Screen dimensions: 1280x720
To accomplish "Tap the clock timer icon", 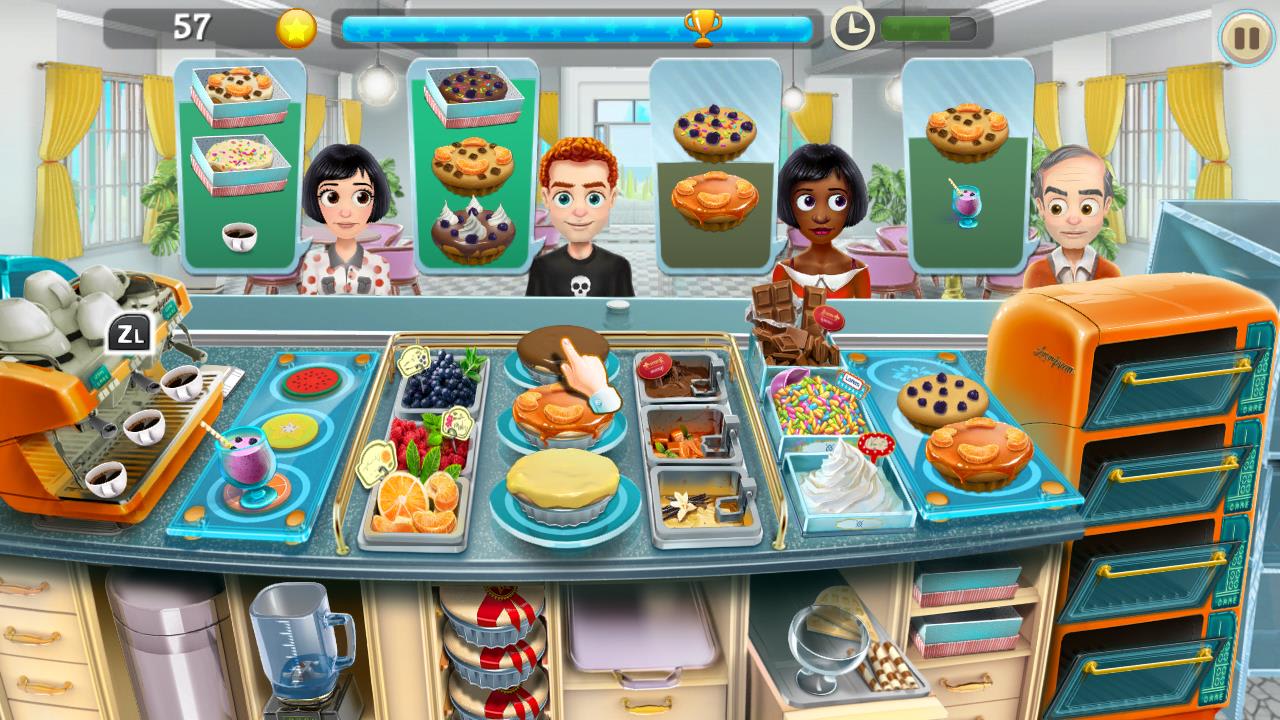I will [852, 26].
